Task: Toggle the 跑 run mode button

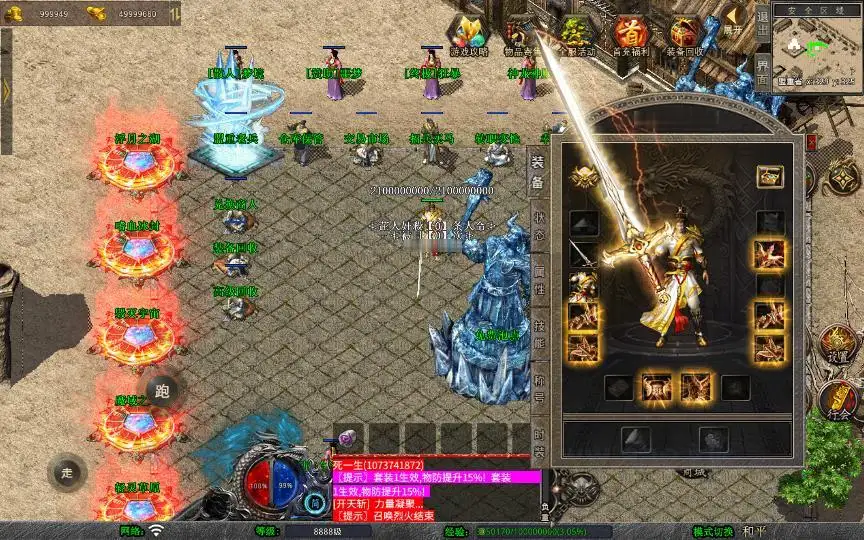Action: tap(164, 390)
